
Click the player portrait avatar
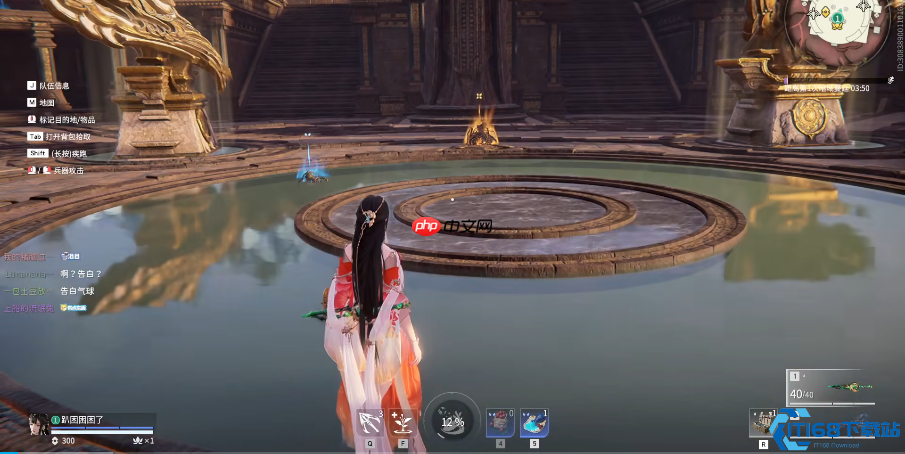(x=39, y=424)
